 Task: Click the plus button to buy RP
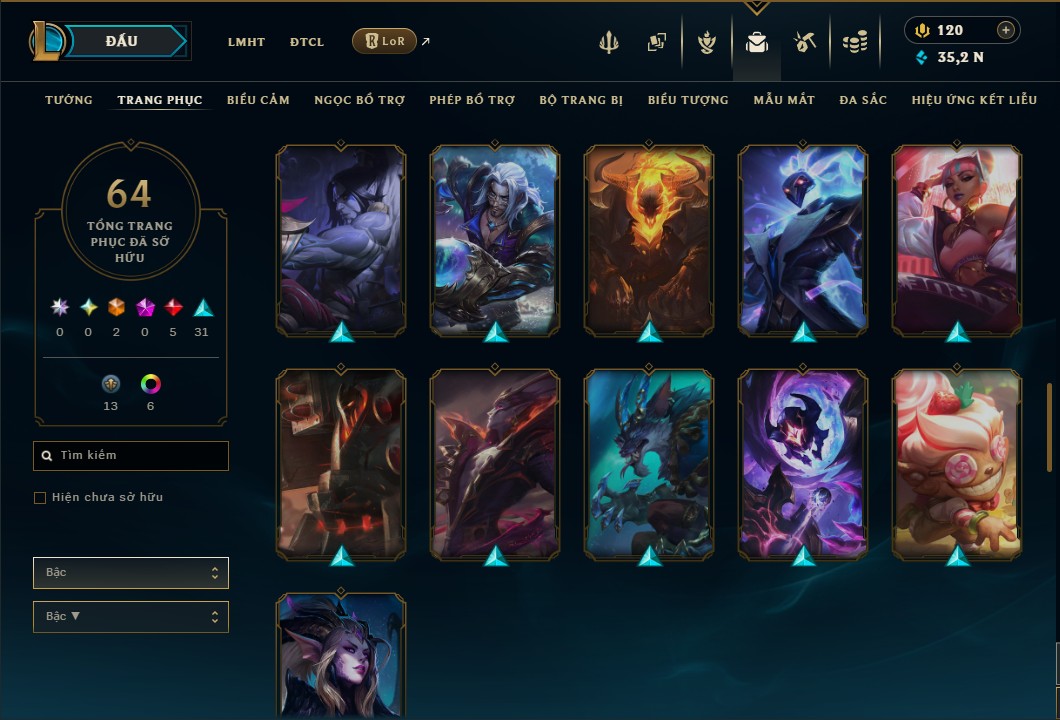(x=1006, y=30)
